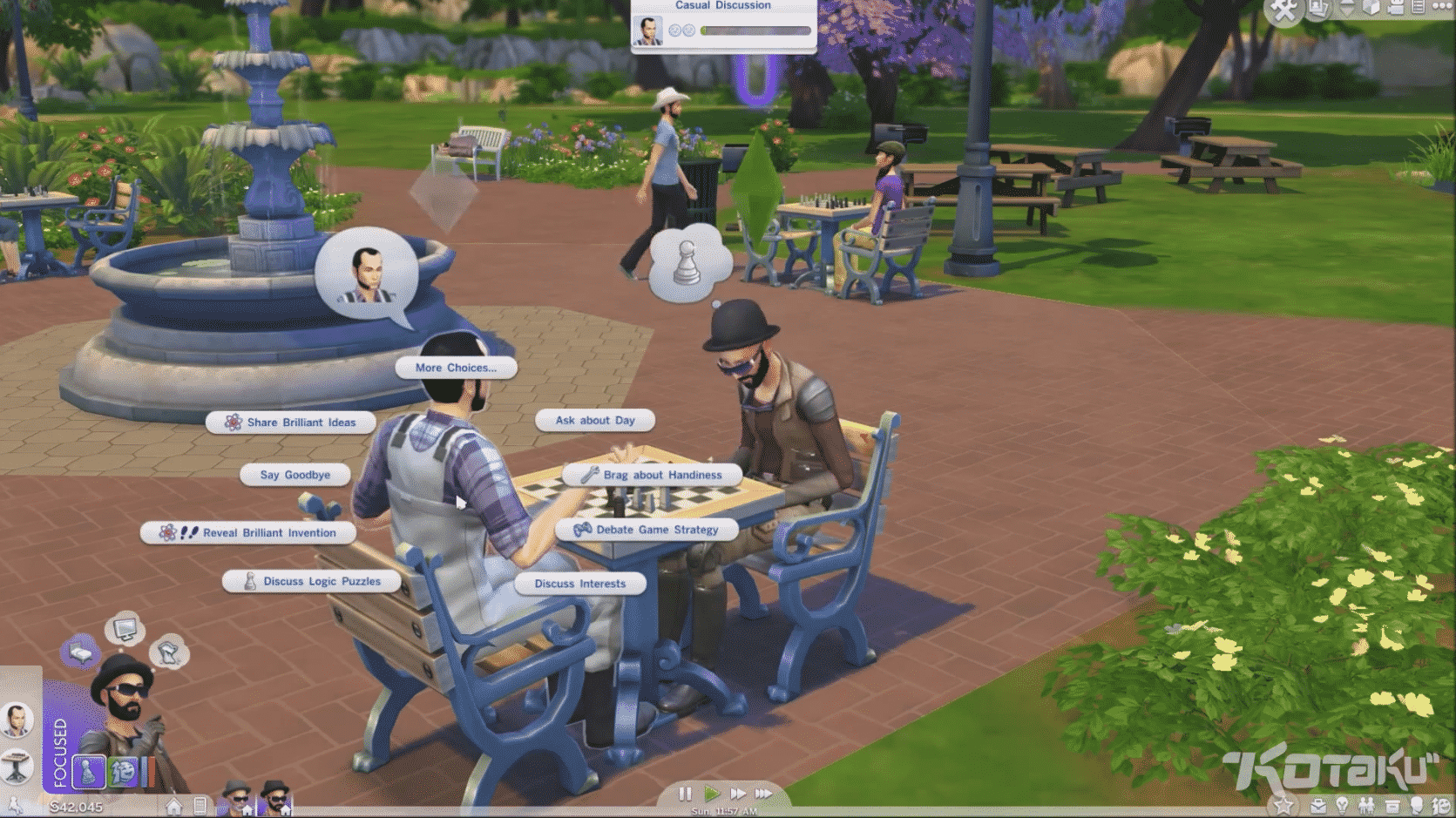Screen dimensions: 1456x818
Task: Switch to ultra speed triple arrows
Action: click(x=764, y=794)
